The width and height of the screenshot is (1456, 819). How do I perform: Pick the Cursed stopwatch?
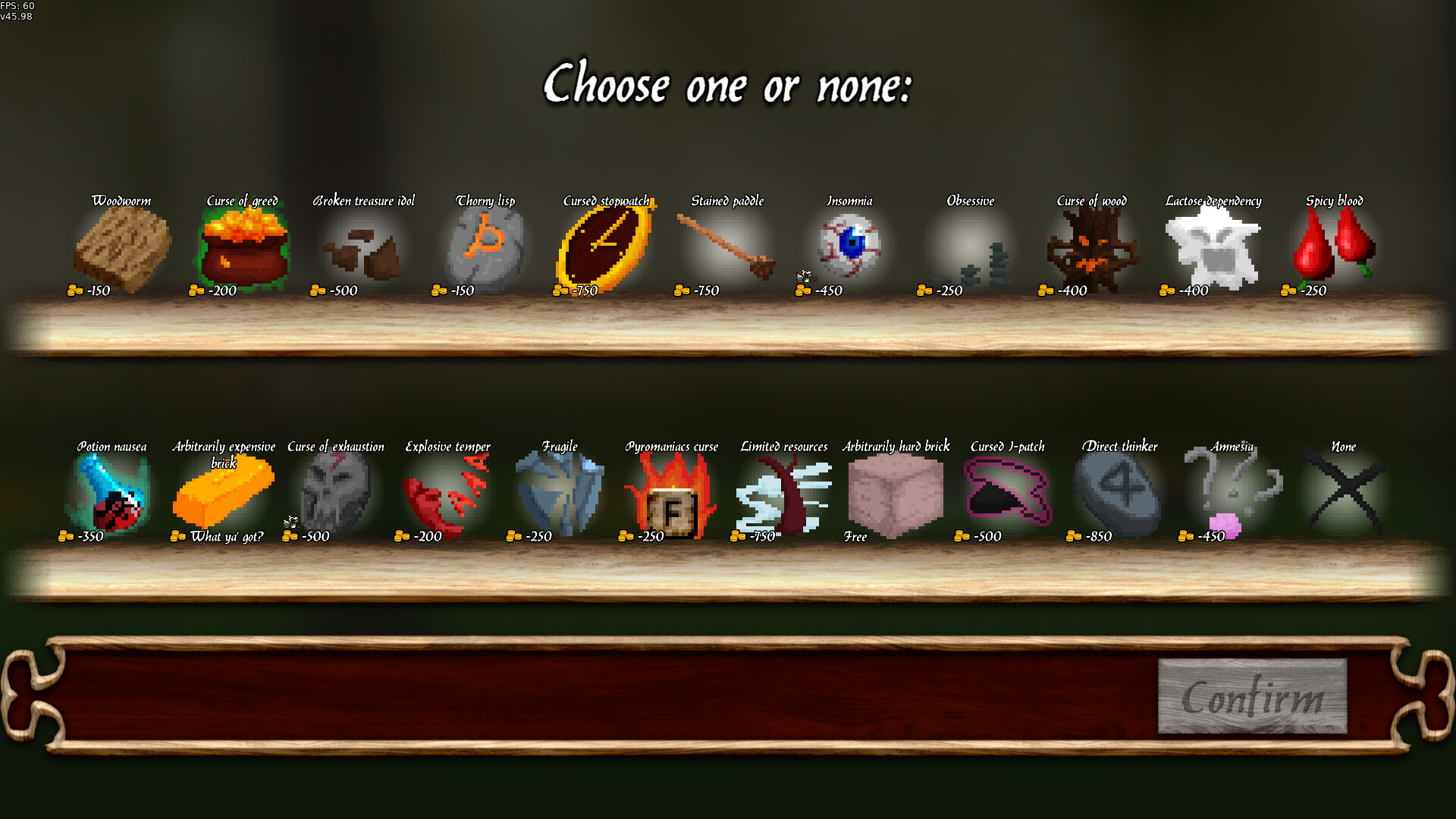[x=605, y=246]
